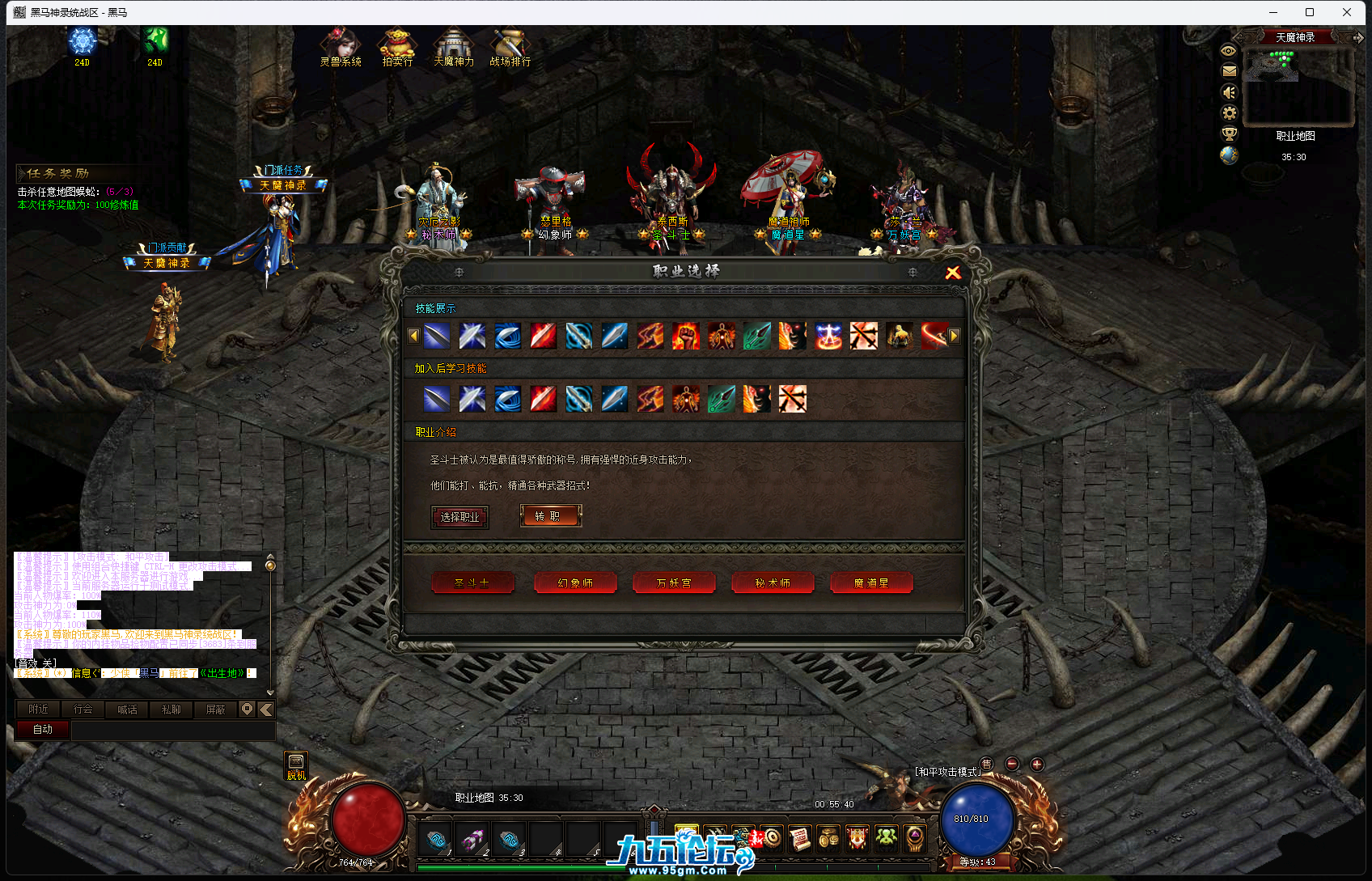View rankings via the trophy icon
The height and width of the screenshot is (881, 1372).
(1229, 134)
